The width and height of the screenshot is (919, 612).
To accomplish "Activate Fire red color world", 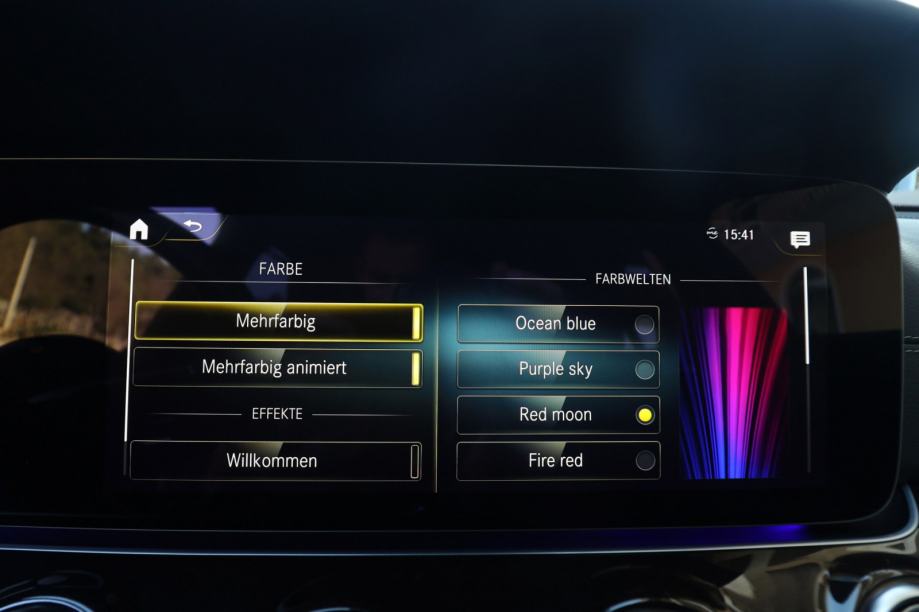I will point(558,461).
